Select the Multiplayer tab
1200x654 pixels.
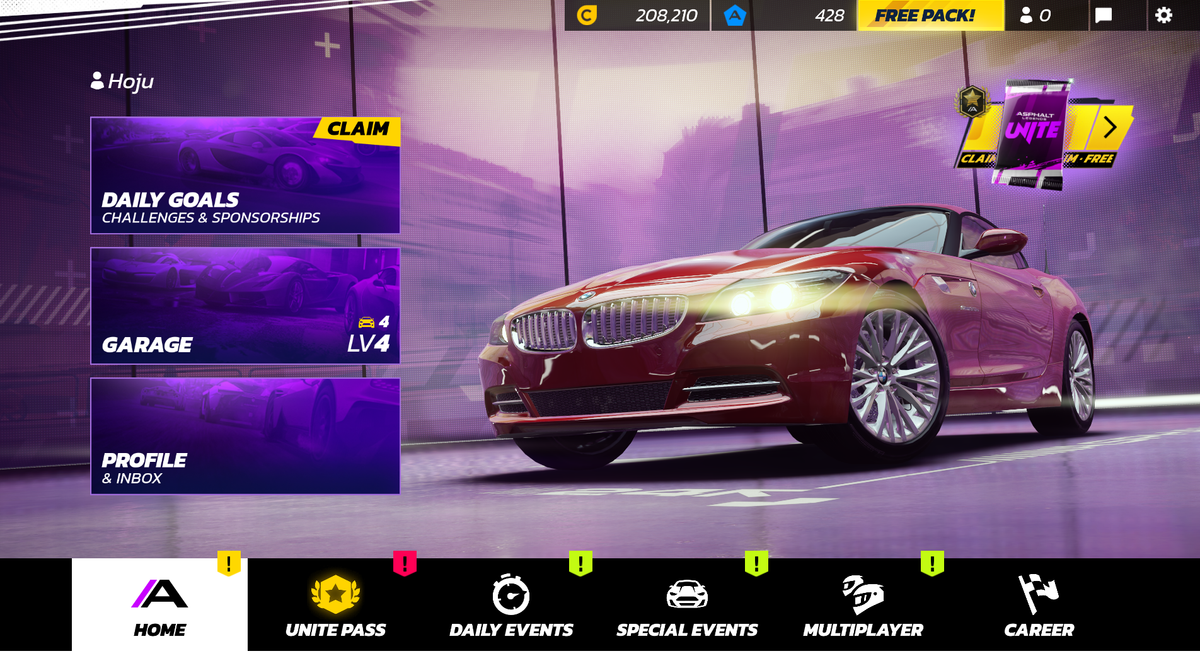pyautogui.click(x=863, y=606)
